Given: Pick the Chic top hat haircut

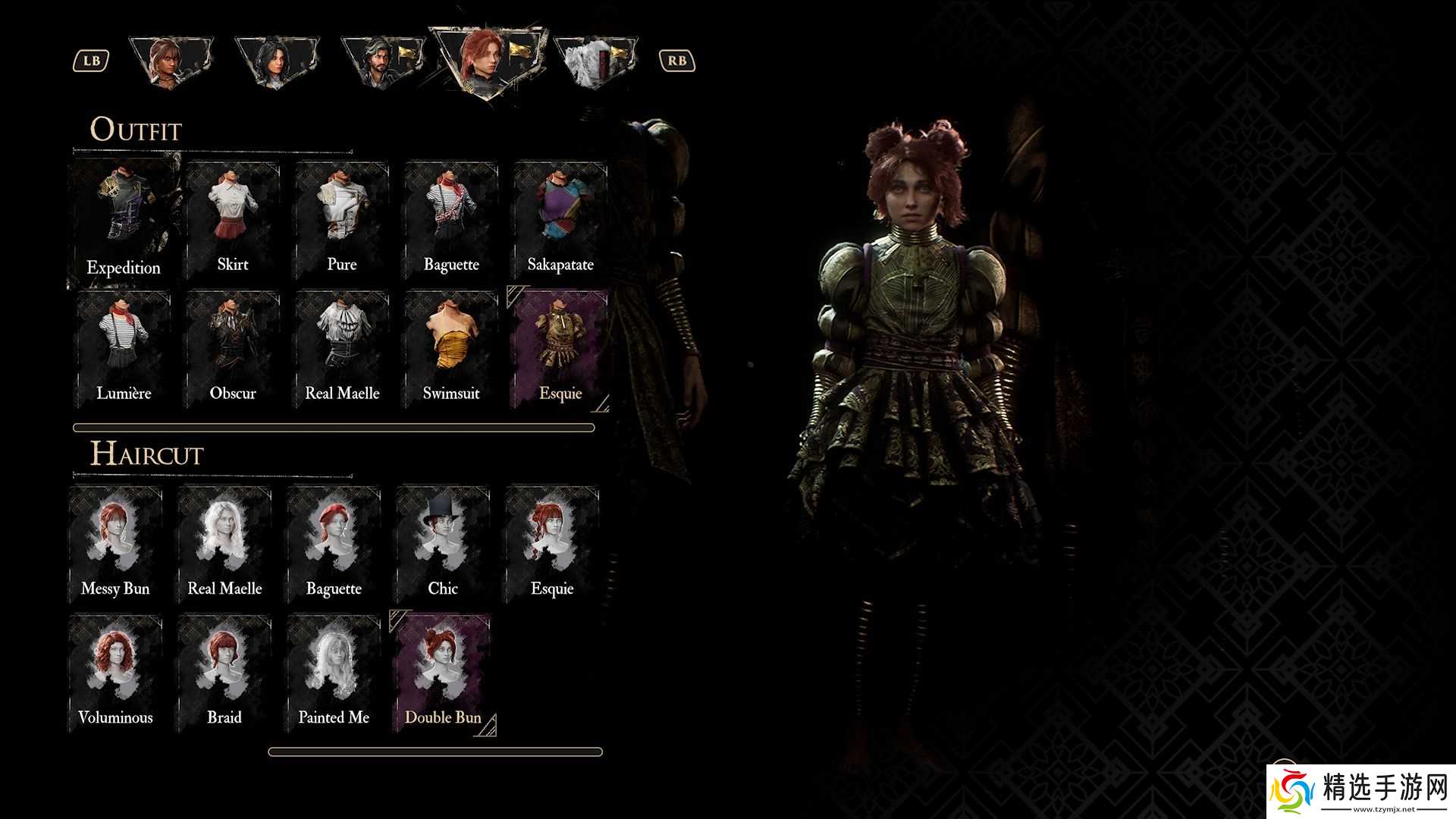Looking at the screenshot, I should click(443, 544).
